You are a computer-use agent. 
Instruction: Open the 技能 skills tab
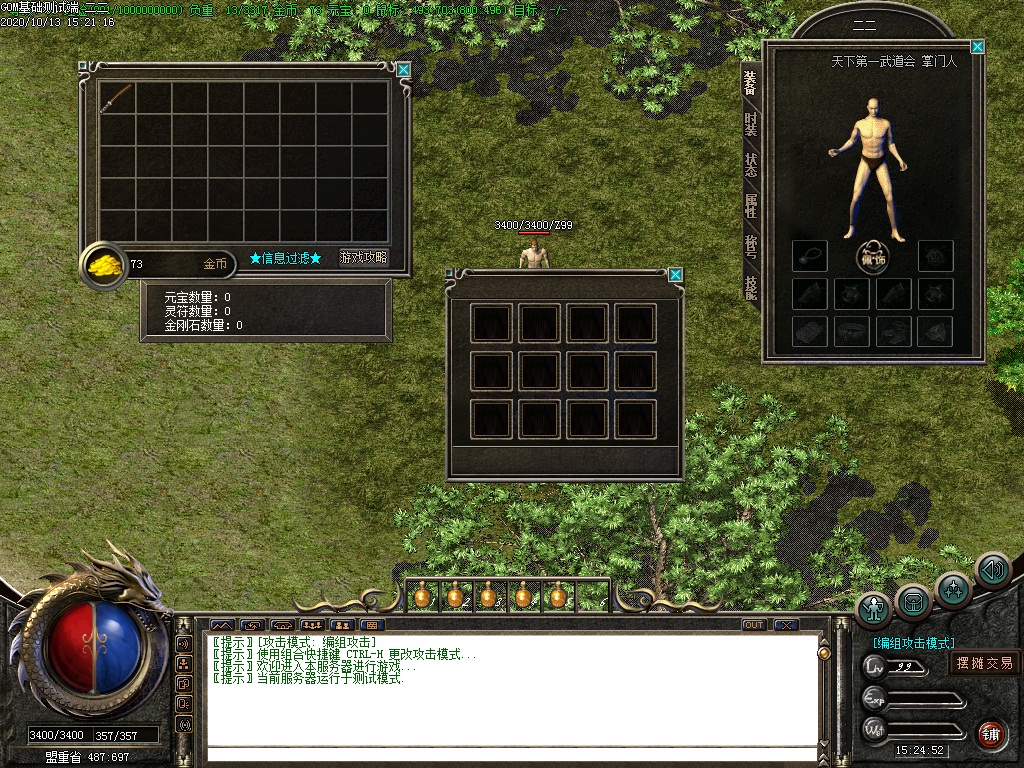[750, 287]
